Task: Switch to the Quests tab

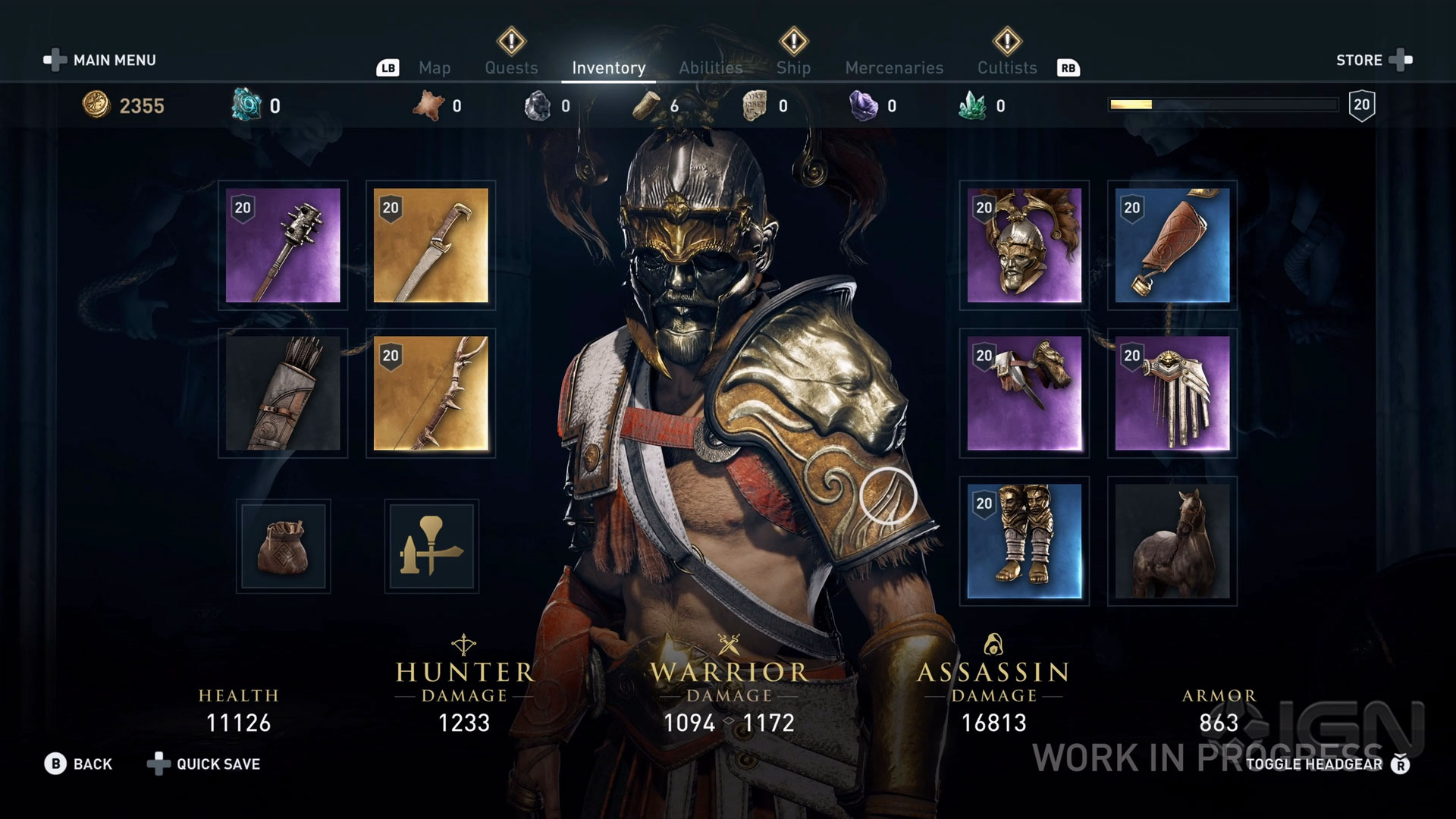Action: tap(511, 67)
